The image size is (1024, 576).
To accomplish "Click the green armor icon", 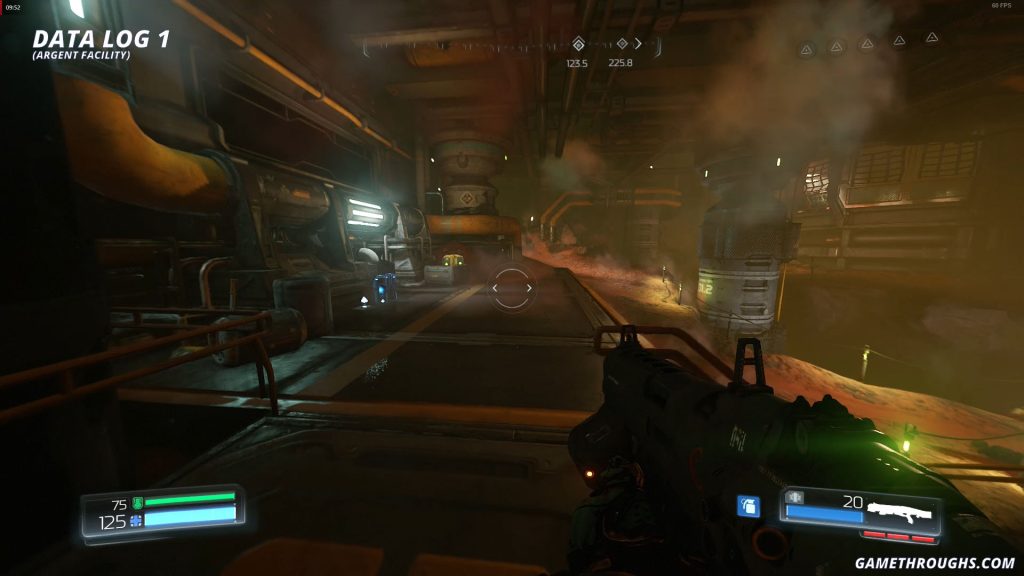I will (x=138, y=503).
